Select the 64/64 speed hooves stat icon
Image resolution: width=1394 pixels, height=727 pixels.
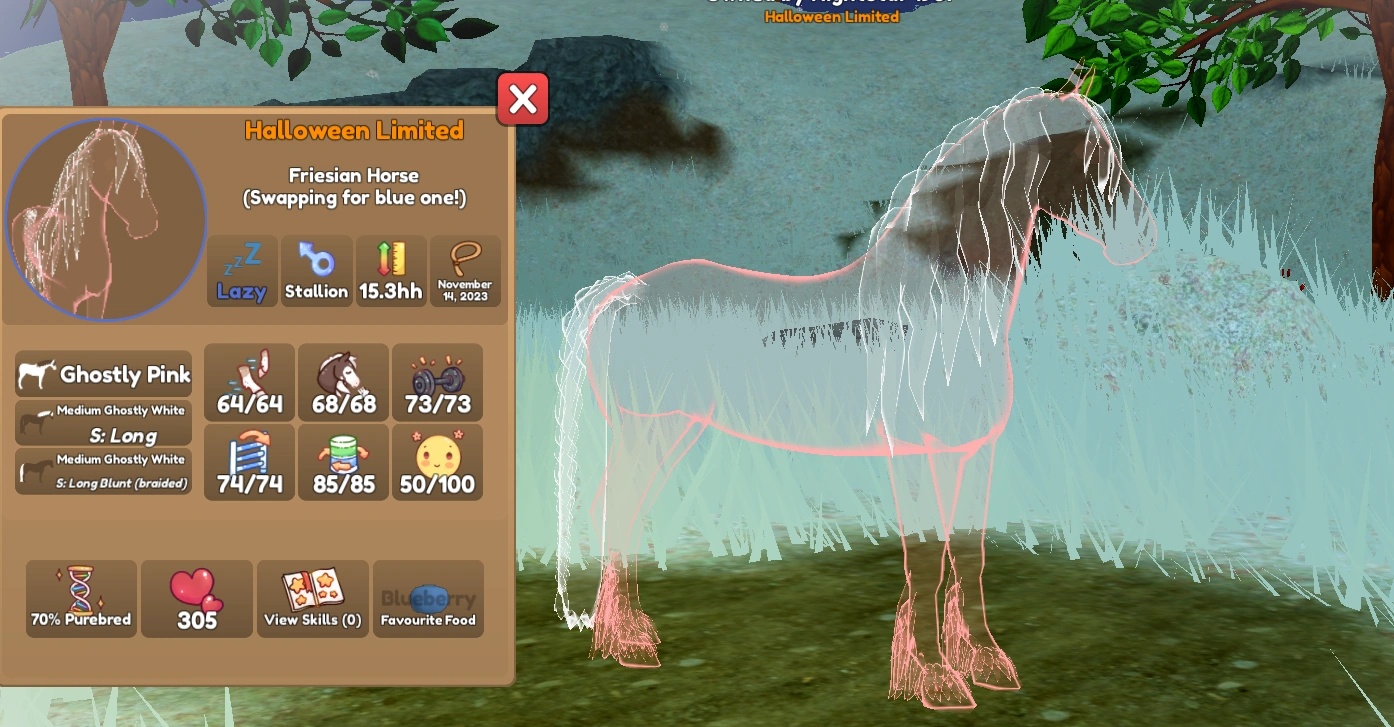[x=248, y=382]
